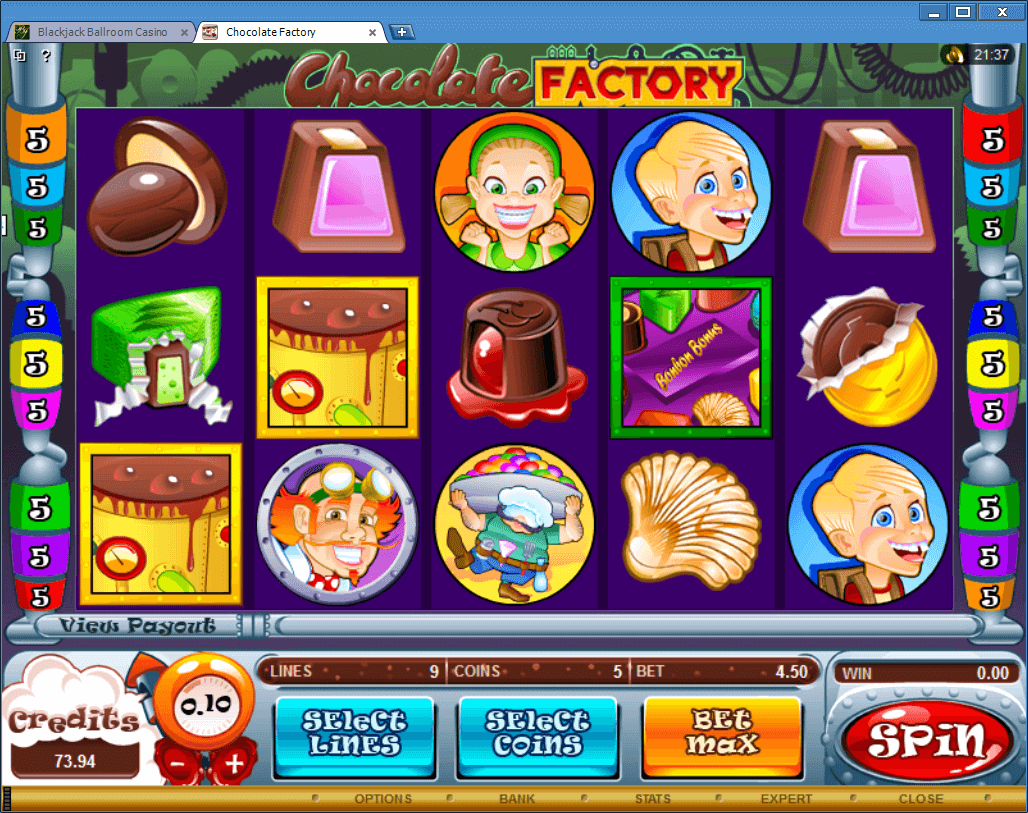
Task: Choose the Bet Max button
Action: coord(722,733)
